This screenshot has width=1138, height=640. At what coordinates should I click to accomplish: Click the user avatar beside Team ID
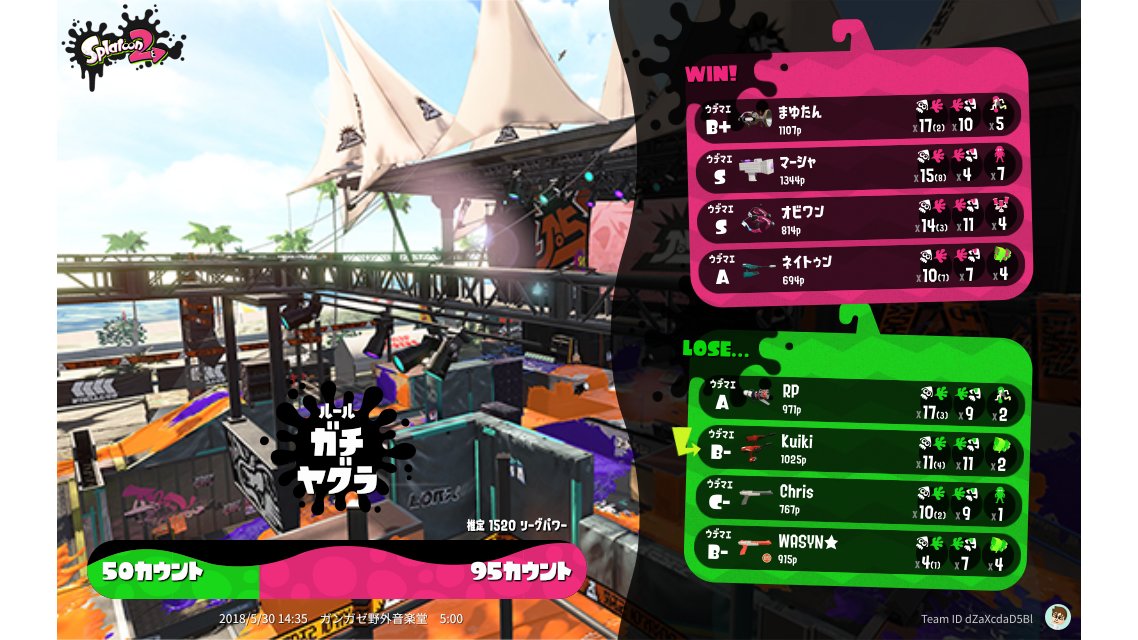1057,616
